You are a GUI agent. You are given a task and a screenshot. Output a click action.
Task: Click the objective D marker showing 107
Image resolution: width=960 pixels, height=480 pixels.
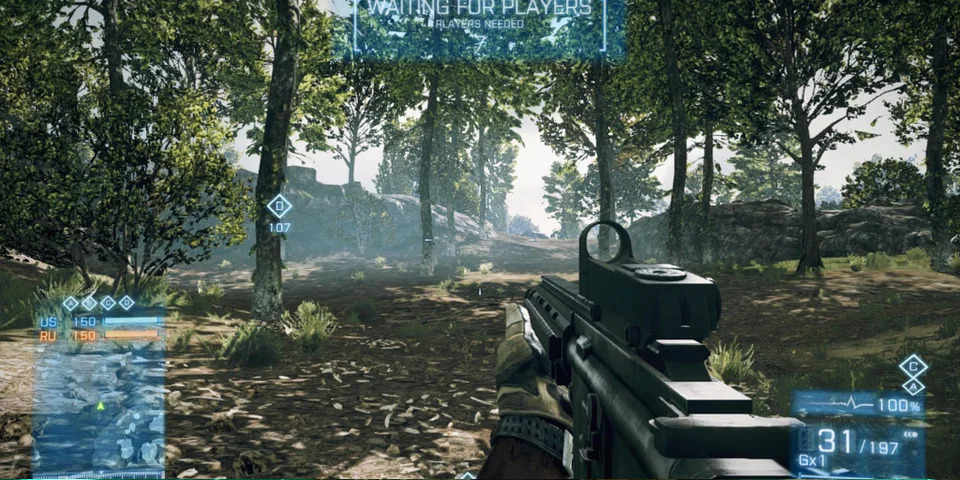(x=279, y=207)
